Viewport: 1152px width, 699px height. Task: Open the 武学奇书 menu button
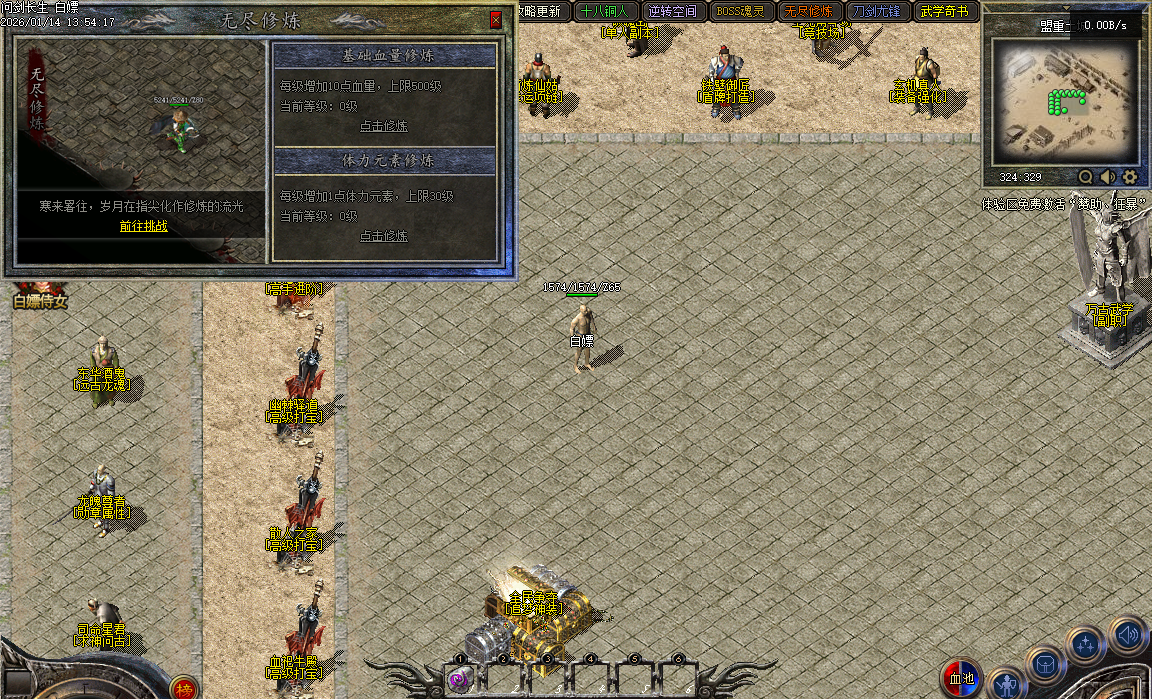point(944,12)
